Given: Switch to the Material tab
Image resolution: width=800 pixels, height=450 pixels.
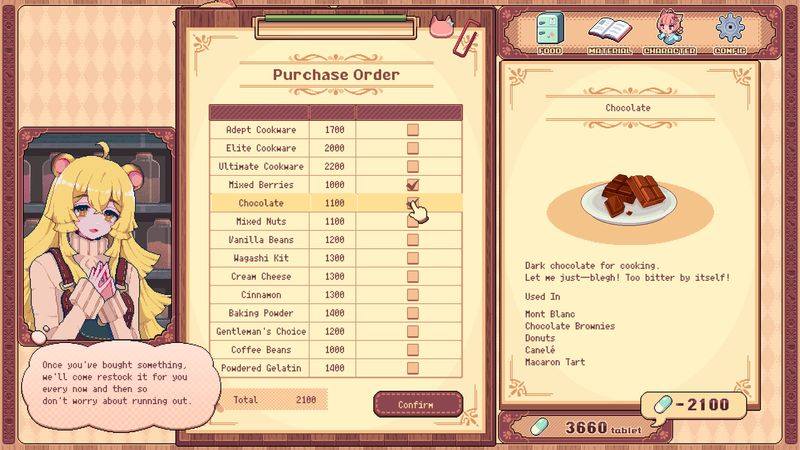Looking at the screenshot, I should click(x=609, y=32).
